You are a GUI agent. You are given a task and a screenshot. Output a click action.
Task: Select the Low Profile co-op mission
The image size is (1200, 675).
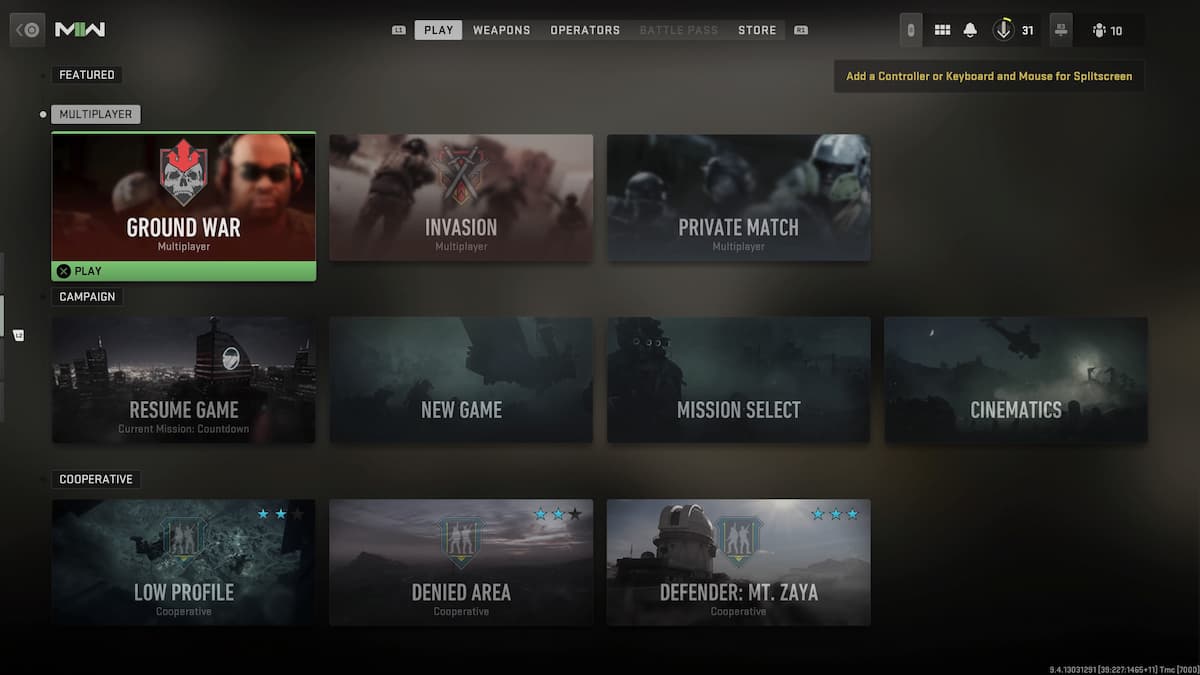pyautogui.click(x=184, y=562)
